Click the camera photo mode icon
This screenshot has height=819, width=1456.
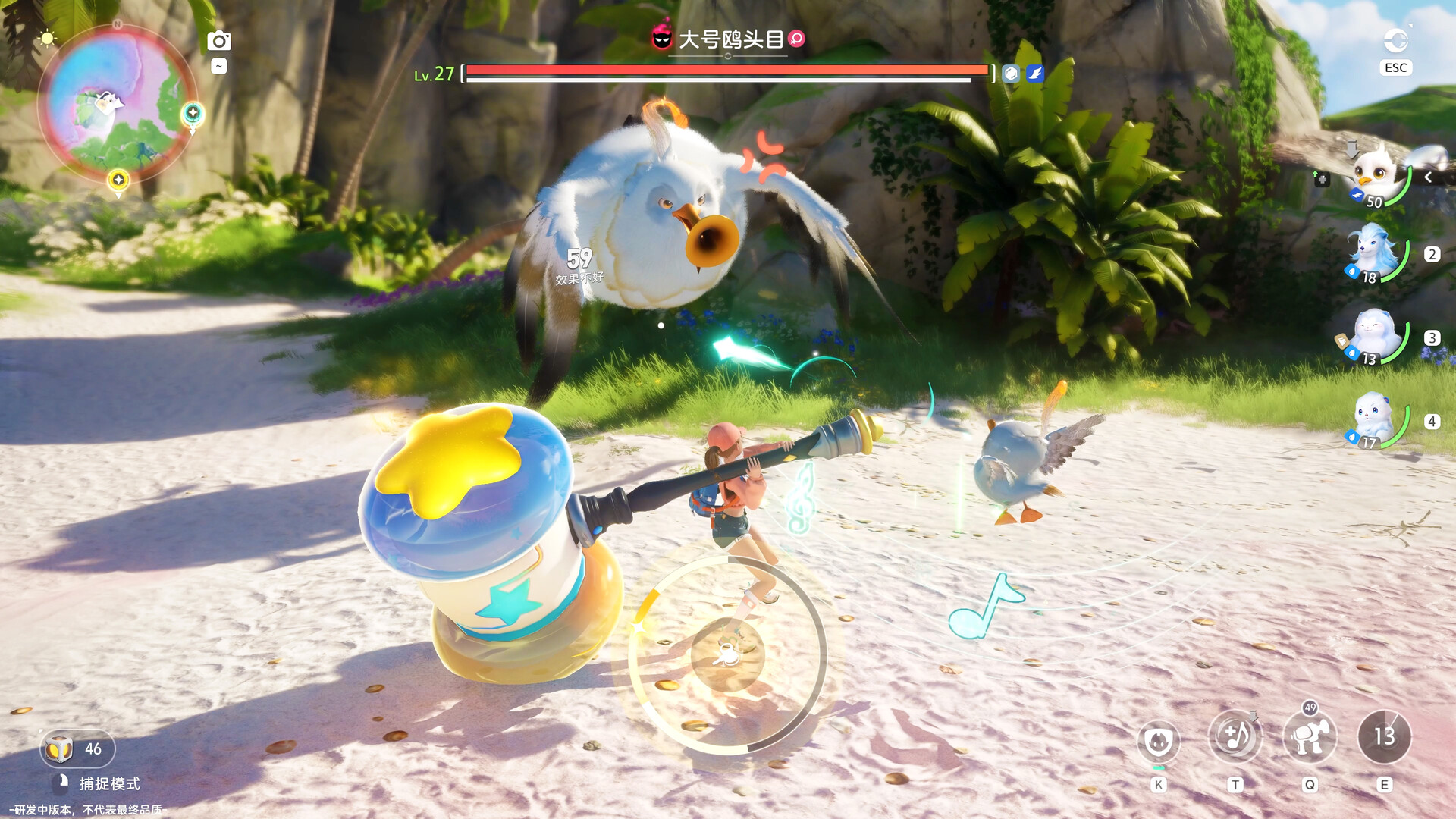[218, 41]
